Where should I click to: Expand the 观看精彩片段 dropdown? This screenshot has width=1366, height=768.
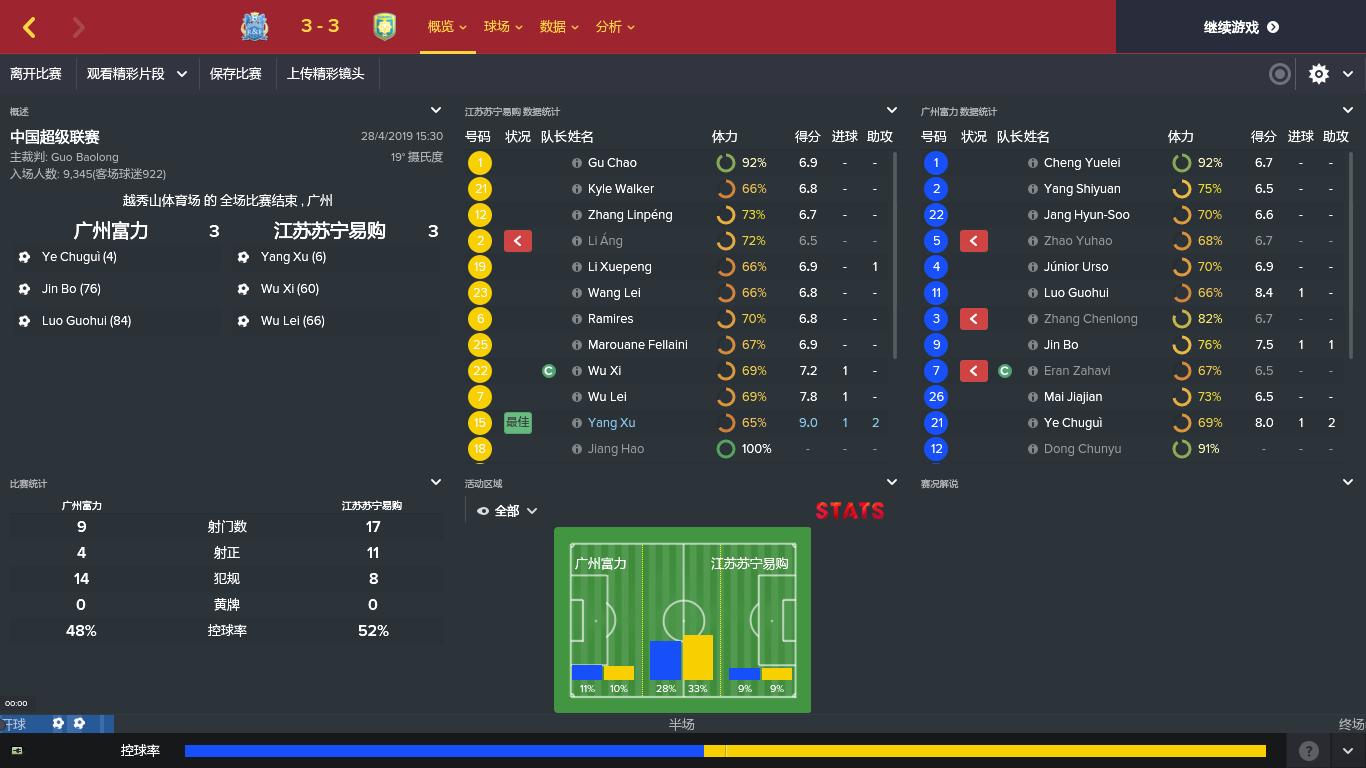pos(137,74)
